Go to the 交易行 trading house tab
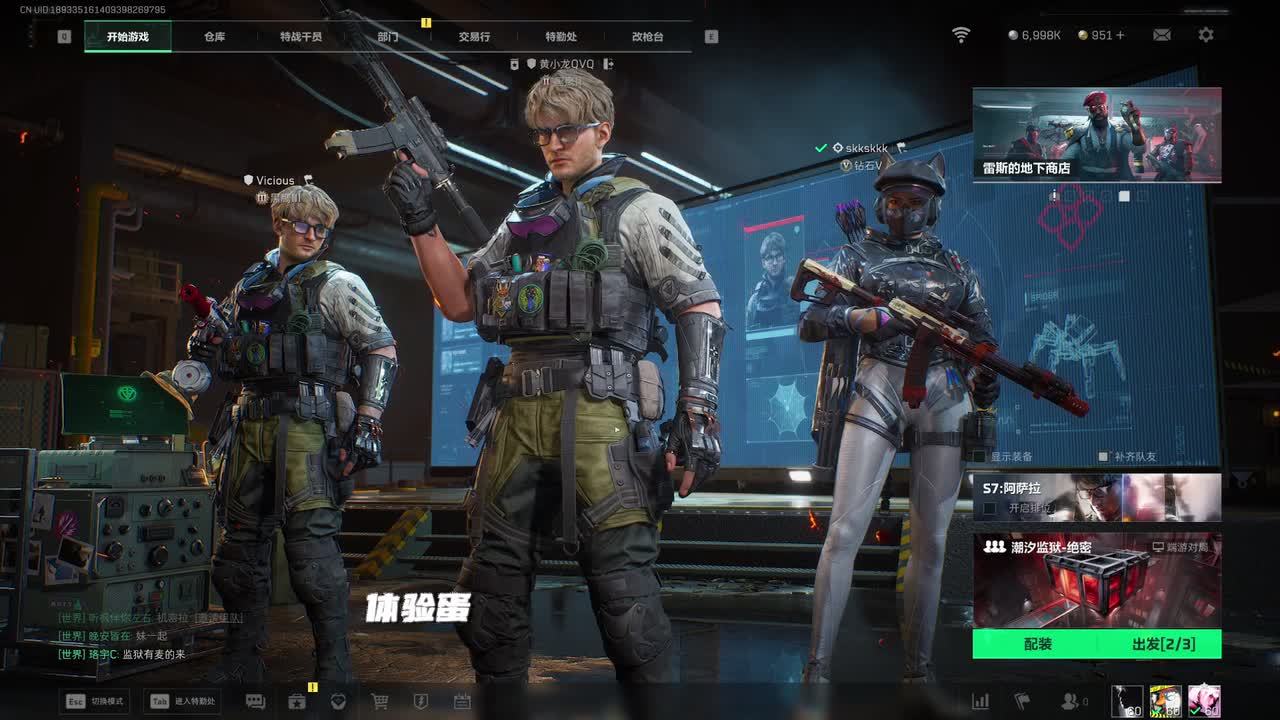The height and width of the screenshot is (720, 1280). [x=474, y=37]
